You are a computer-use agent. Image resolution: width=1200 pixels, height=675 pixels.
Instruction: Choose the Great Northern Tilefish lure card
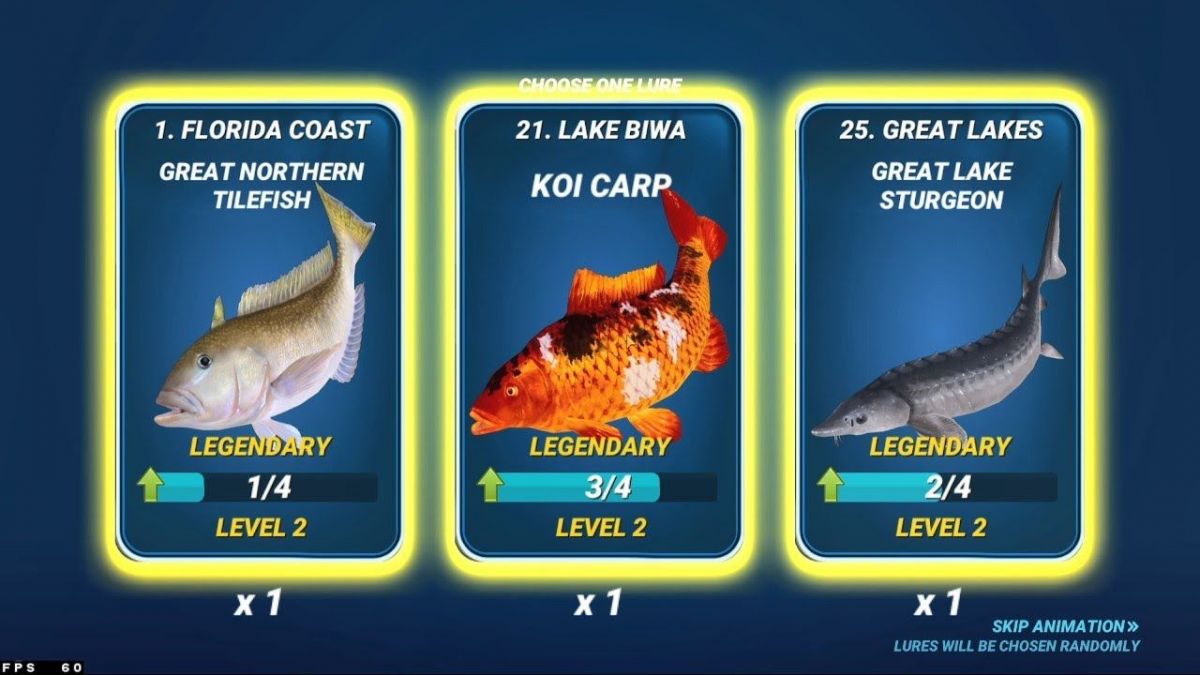[x=260, y=330]
